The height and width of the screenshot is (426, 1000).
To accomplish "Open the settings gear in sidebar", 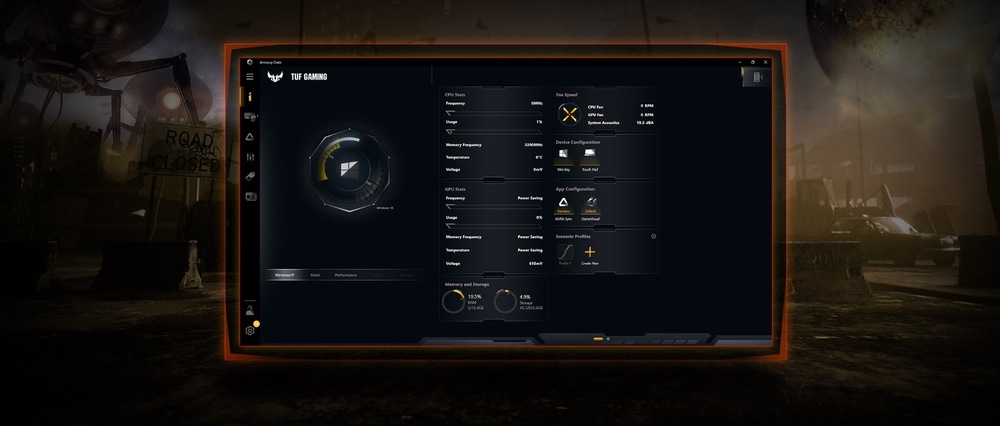I will 250,330.
